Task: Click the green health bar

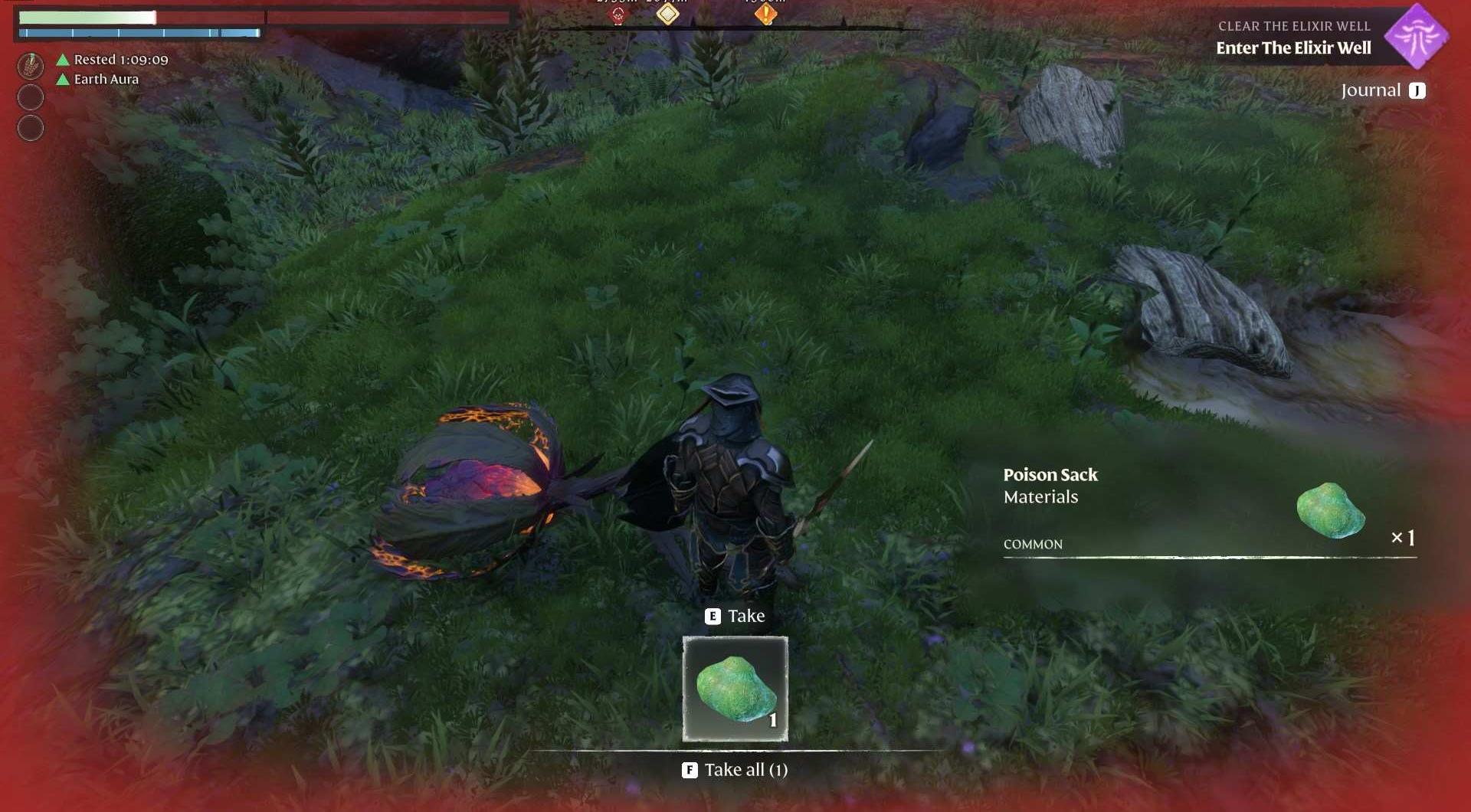Action: pyautogui.click(x=88, y=16)
